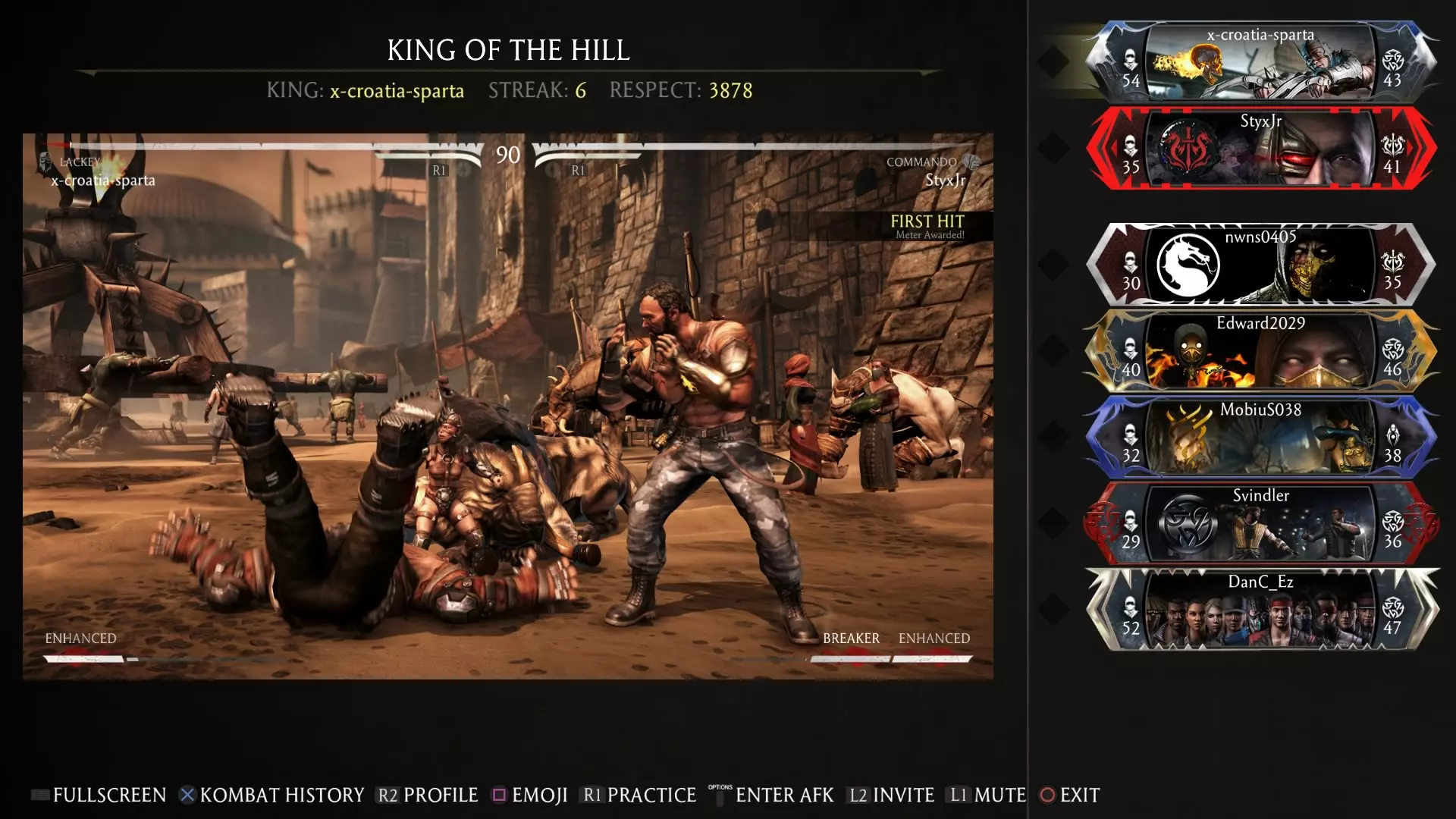The width and height of the screenshot is (1456, 819).
Task: Toggle Mute
Action: [988, 795]
